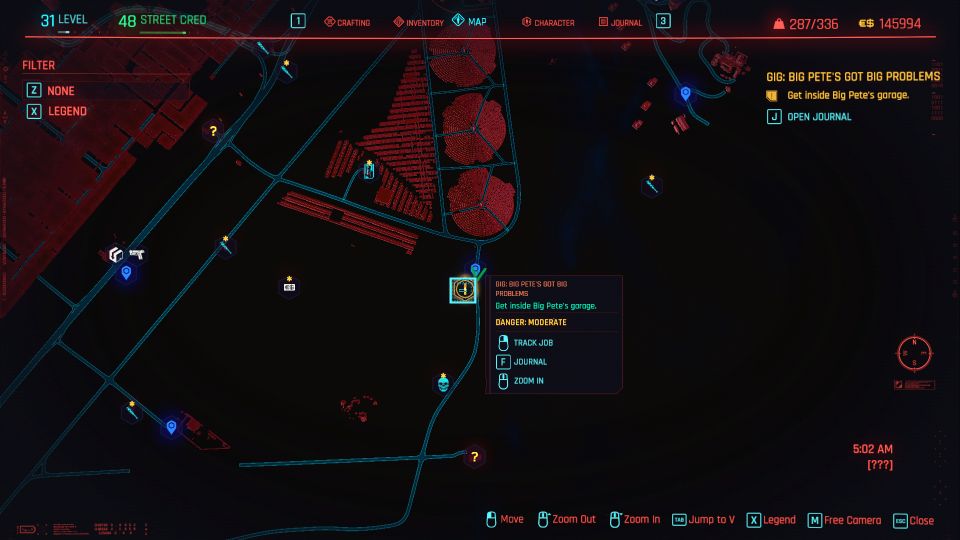The height and width of the screenshot is (540, 960).
Task: Pick the pistol weapon shop marker
Action: click(x=137, y=255)
